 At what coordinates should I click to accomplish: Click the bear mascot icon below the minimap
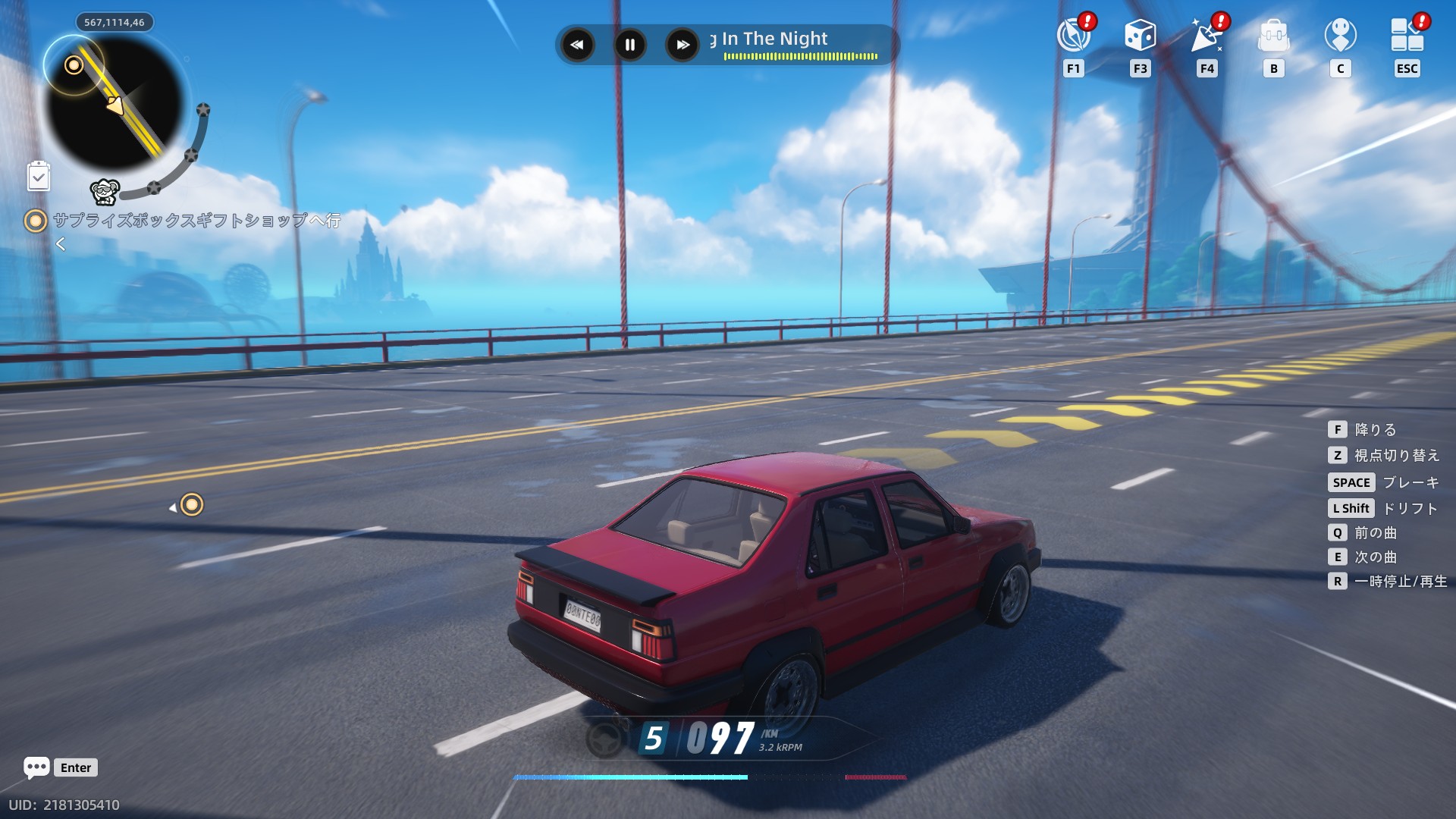(x=105, y=192)
